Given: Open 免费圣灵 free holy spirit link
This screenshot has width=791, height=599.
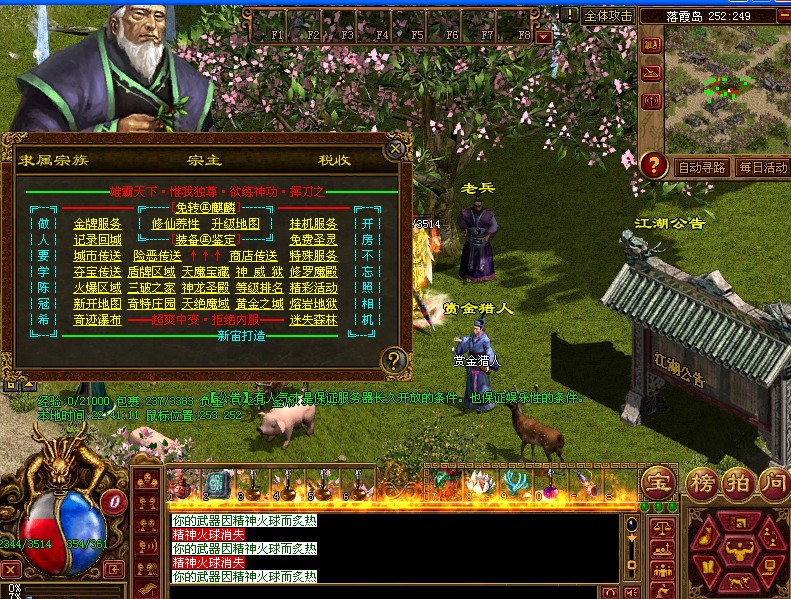Looking at the screenshot, I should 313,240.
